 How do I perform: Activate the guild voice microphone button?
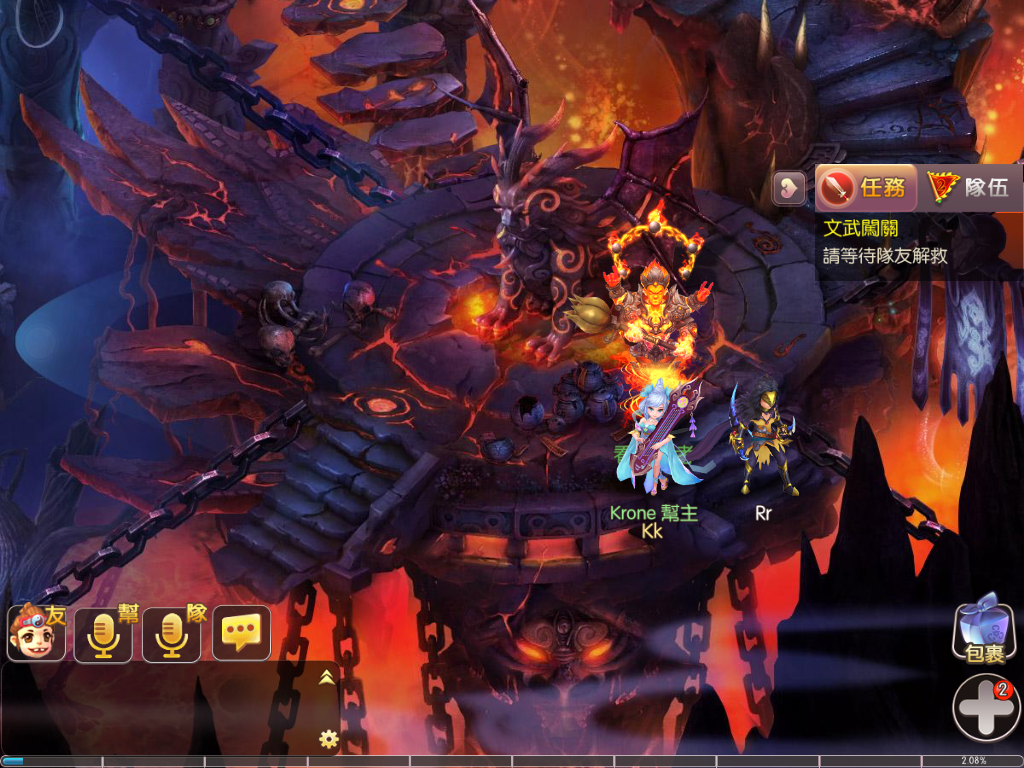click(x=103, y=634)
